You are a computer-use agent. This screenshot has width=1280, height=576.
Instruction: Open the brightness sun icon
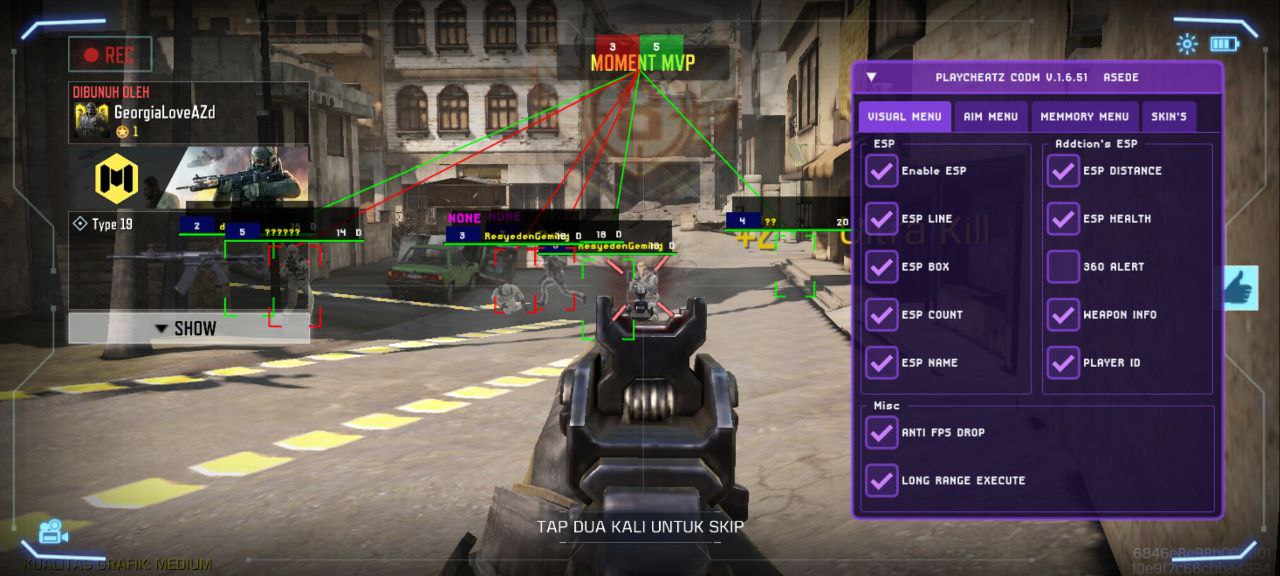[1187, 44]
